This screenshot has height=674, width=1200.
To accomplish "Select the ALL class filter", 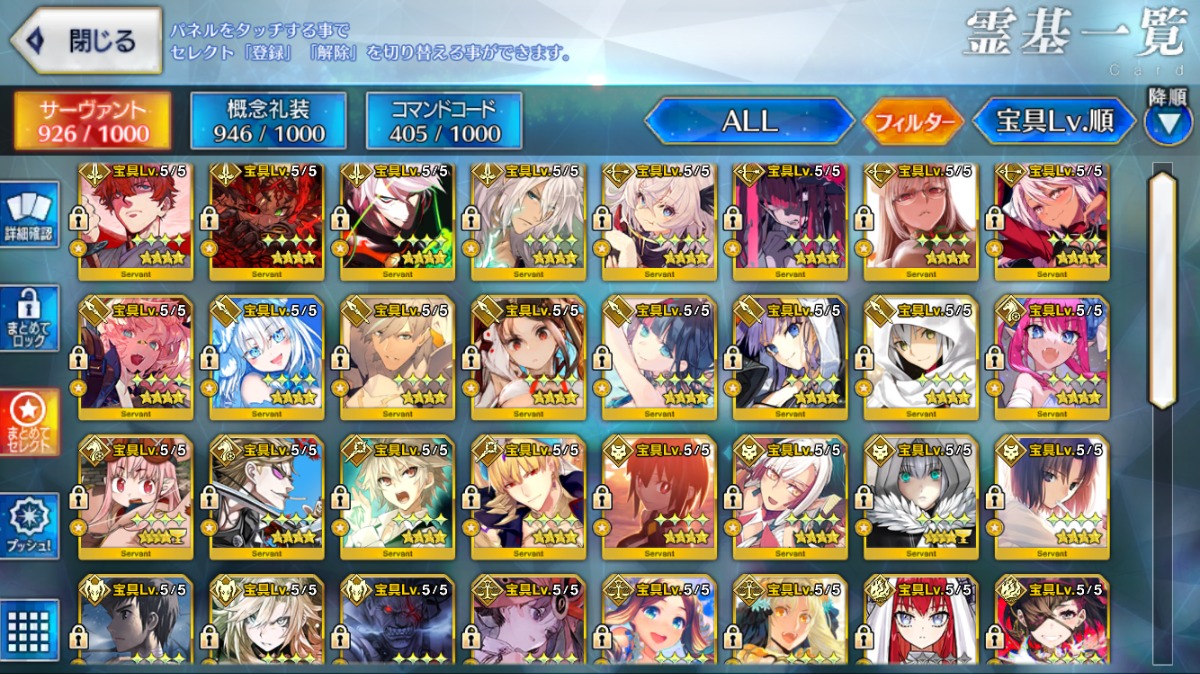I will pyautogui.click(x=749, y=121).
